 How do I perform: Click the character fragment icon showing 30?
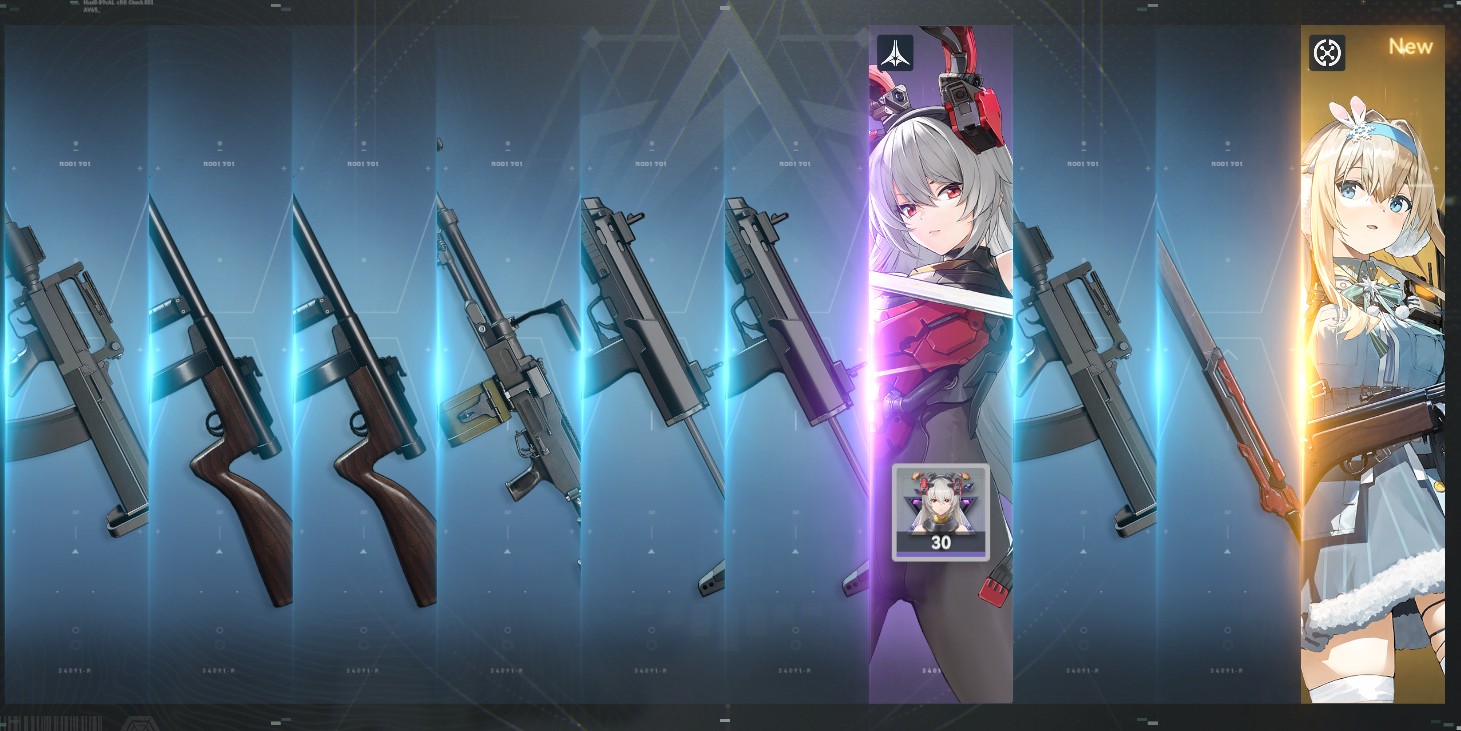940,511
